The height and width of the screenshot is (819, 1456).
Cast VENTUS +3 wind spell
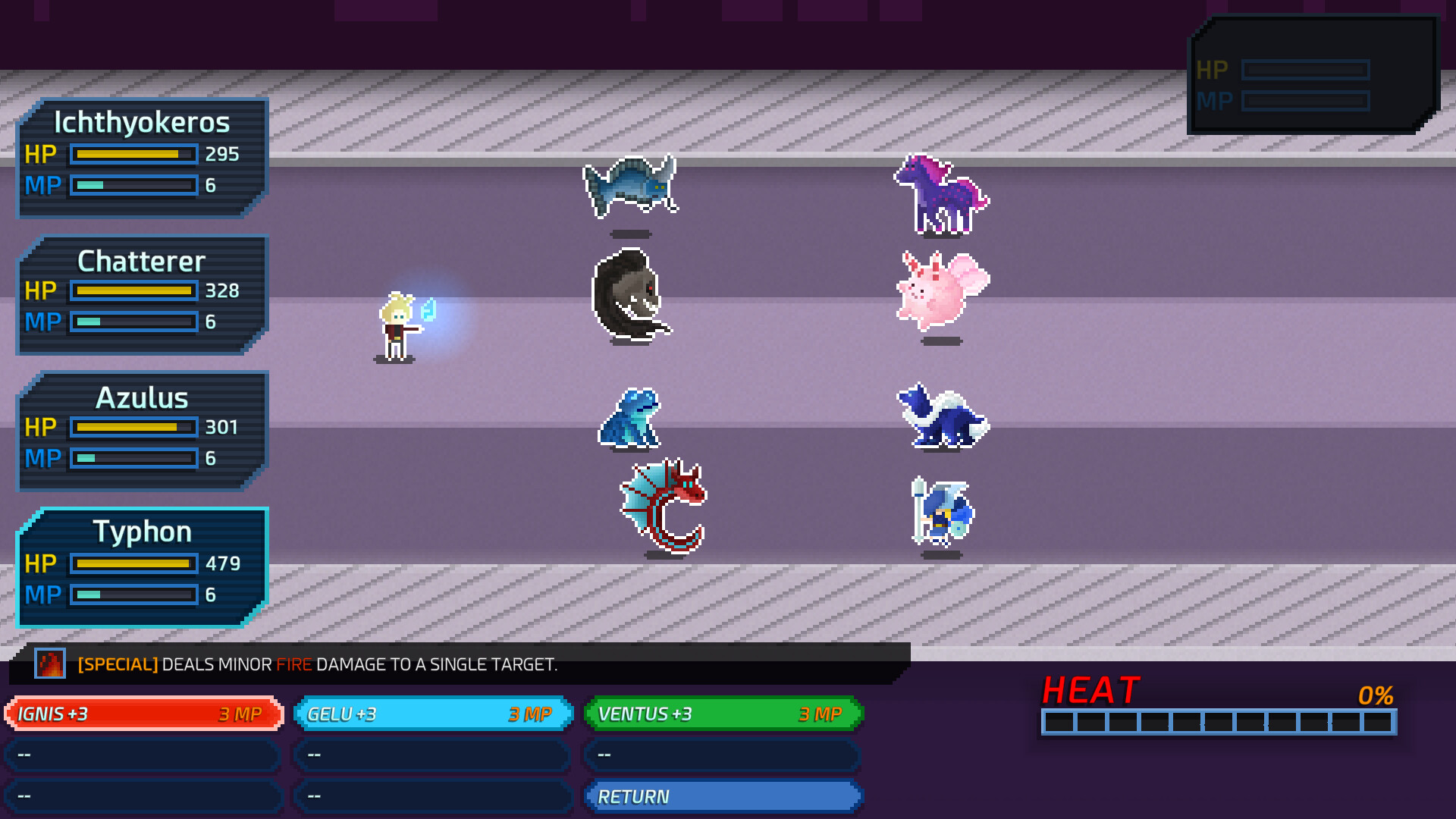(722, 714)
